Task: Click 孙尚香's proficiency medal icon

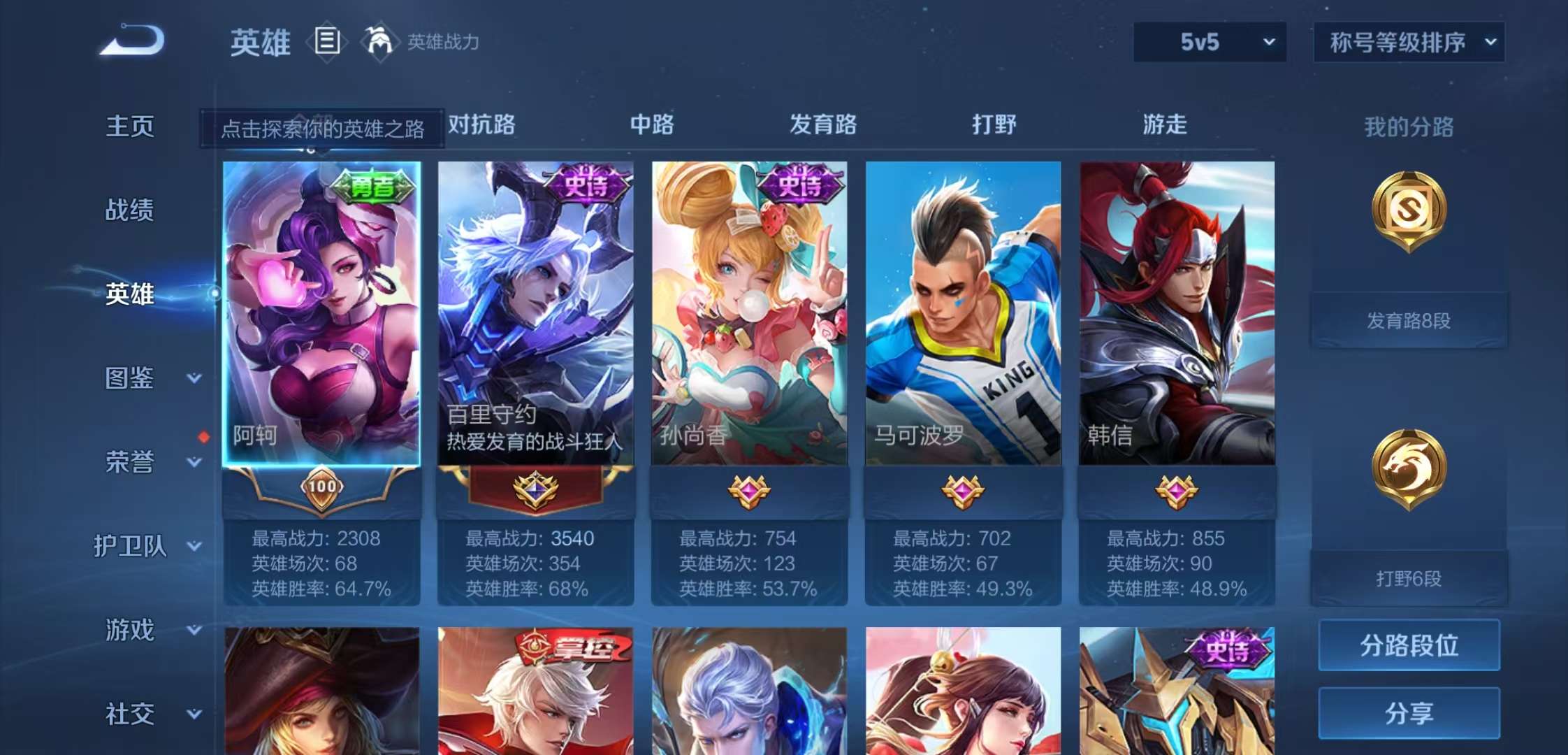Action: click(750, 491)
